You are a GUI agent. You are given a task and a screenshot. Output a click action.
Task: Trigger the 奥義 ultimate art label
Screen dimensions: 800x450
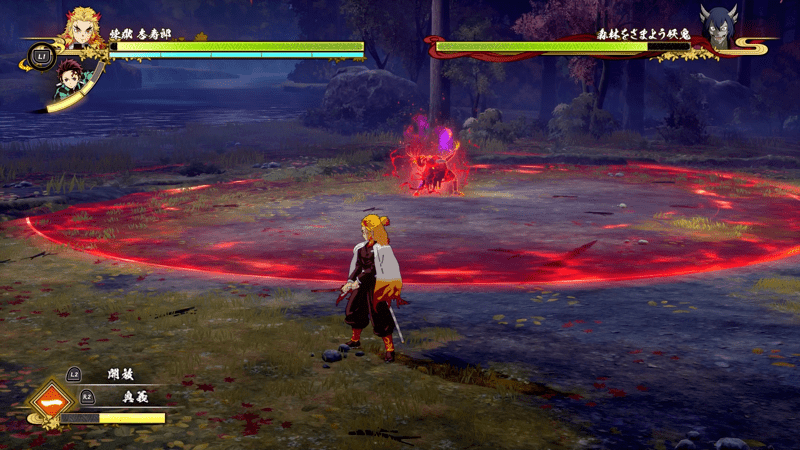pyautogui.click(x=120, y=397)
